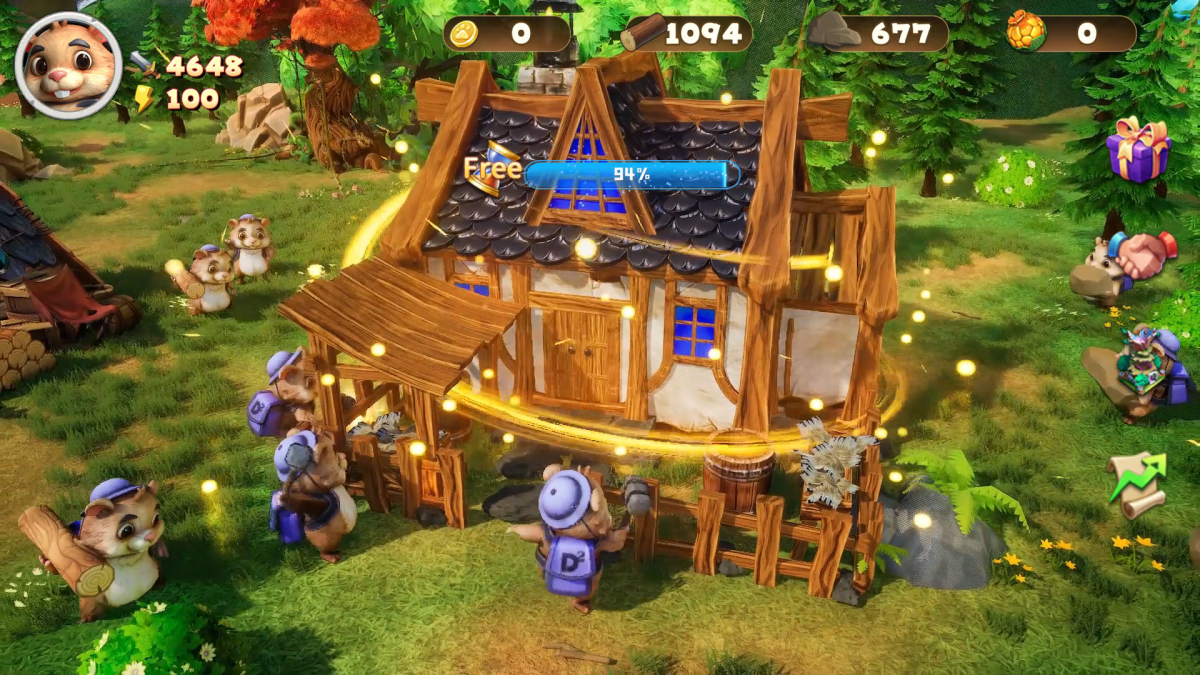The height and width of the screenshot is (675, 1200).
Task: Select the orange-green fruit resource counter
Action: 1070,34
